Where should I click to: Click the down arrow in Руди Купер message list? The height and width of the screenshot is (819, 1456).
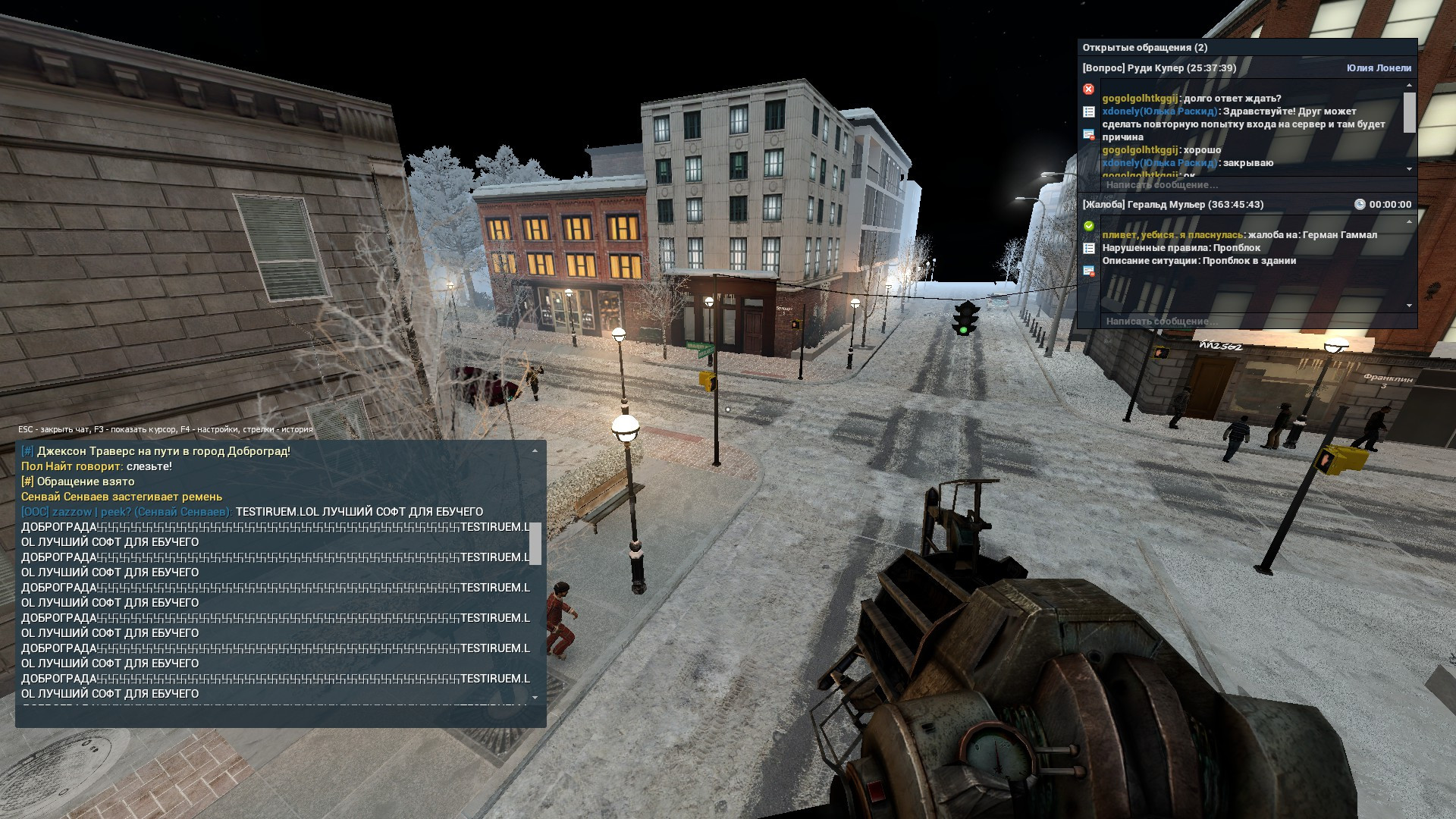[1410, 169]
